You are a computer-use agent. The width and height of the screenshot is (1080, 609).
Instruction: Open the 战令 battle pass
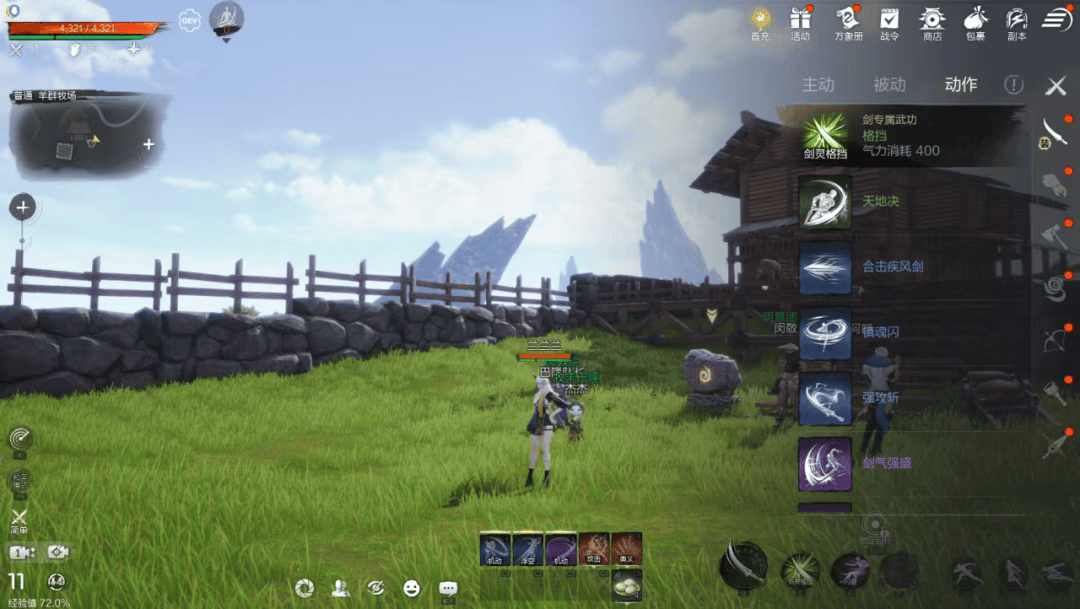tap(889, 21)
